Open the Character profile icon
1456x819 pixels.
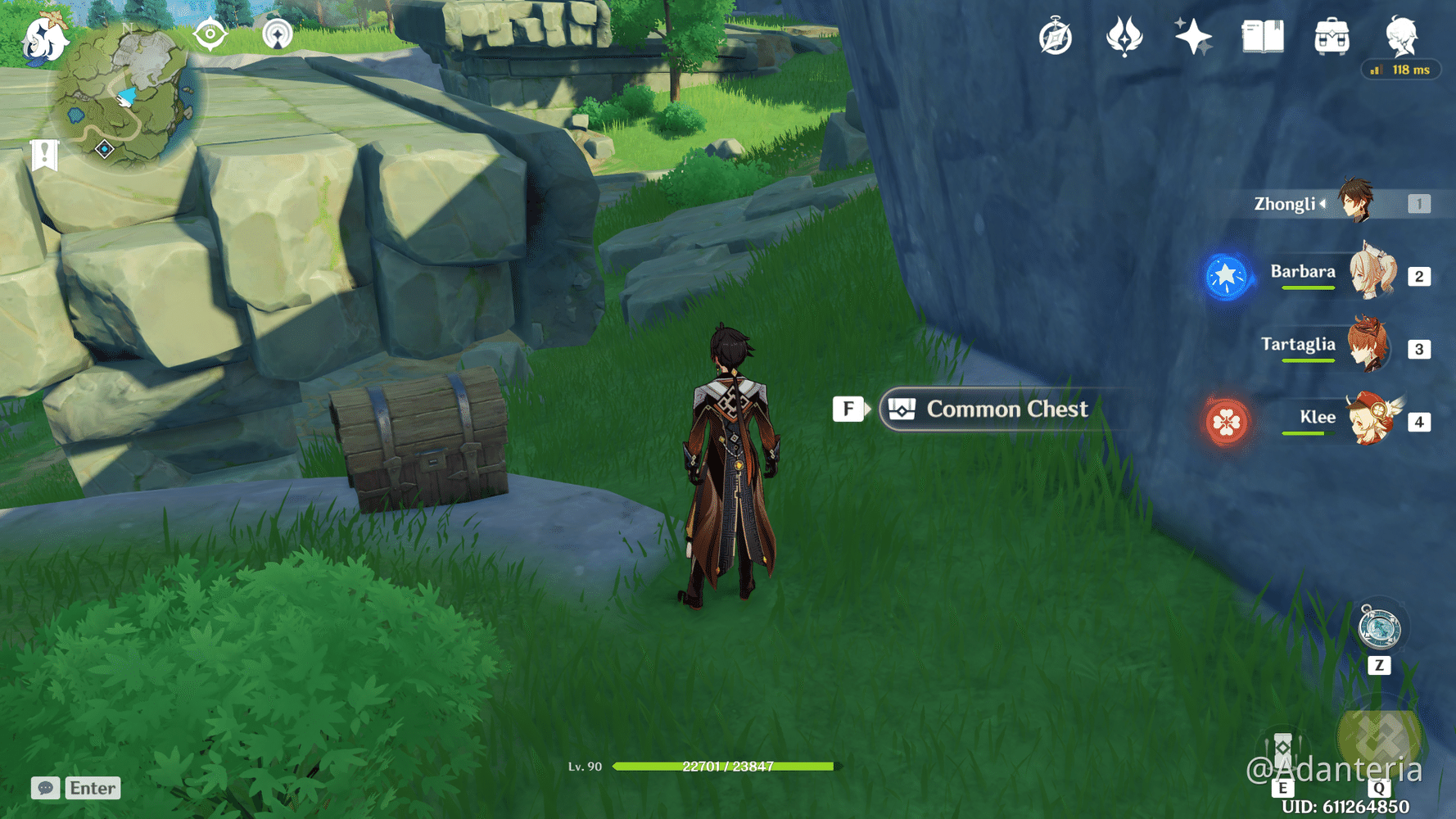1402,36
